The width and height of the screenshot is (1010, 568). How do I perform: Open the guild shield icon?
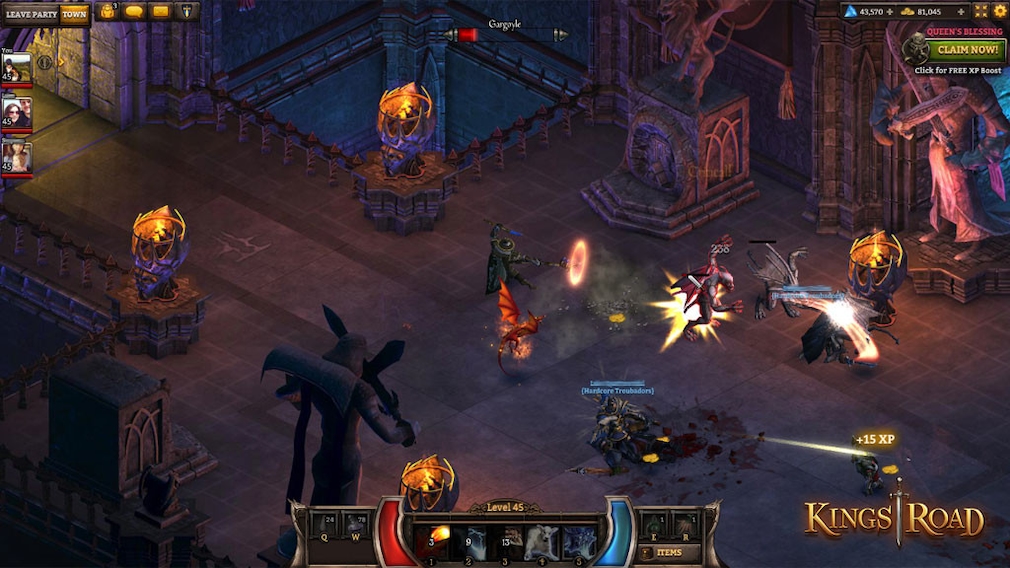tap(187, 13)
